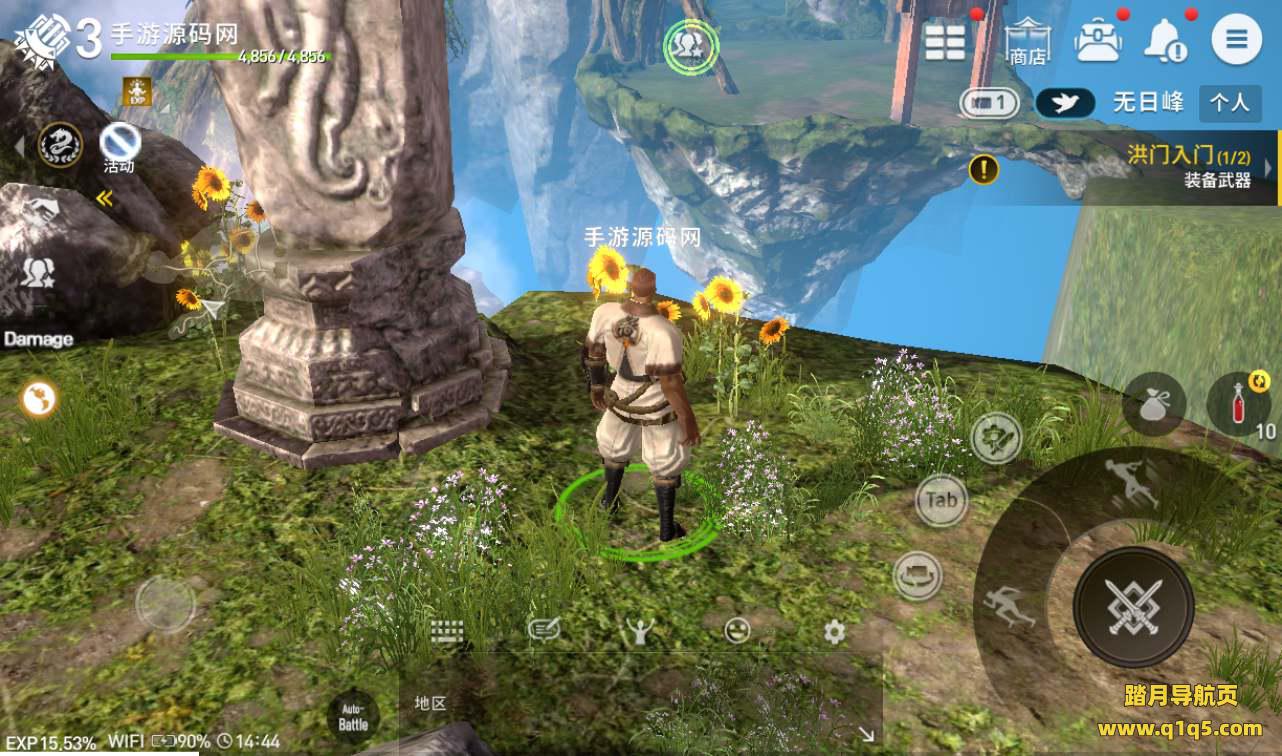Use the red potion item slot

pos(1238,404)
